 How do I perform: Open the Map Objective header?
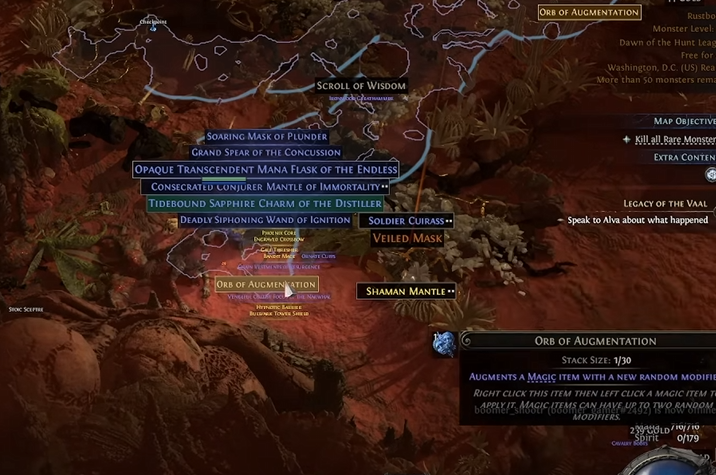pos(684,121)
